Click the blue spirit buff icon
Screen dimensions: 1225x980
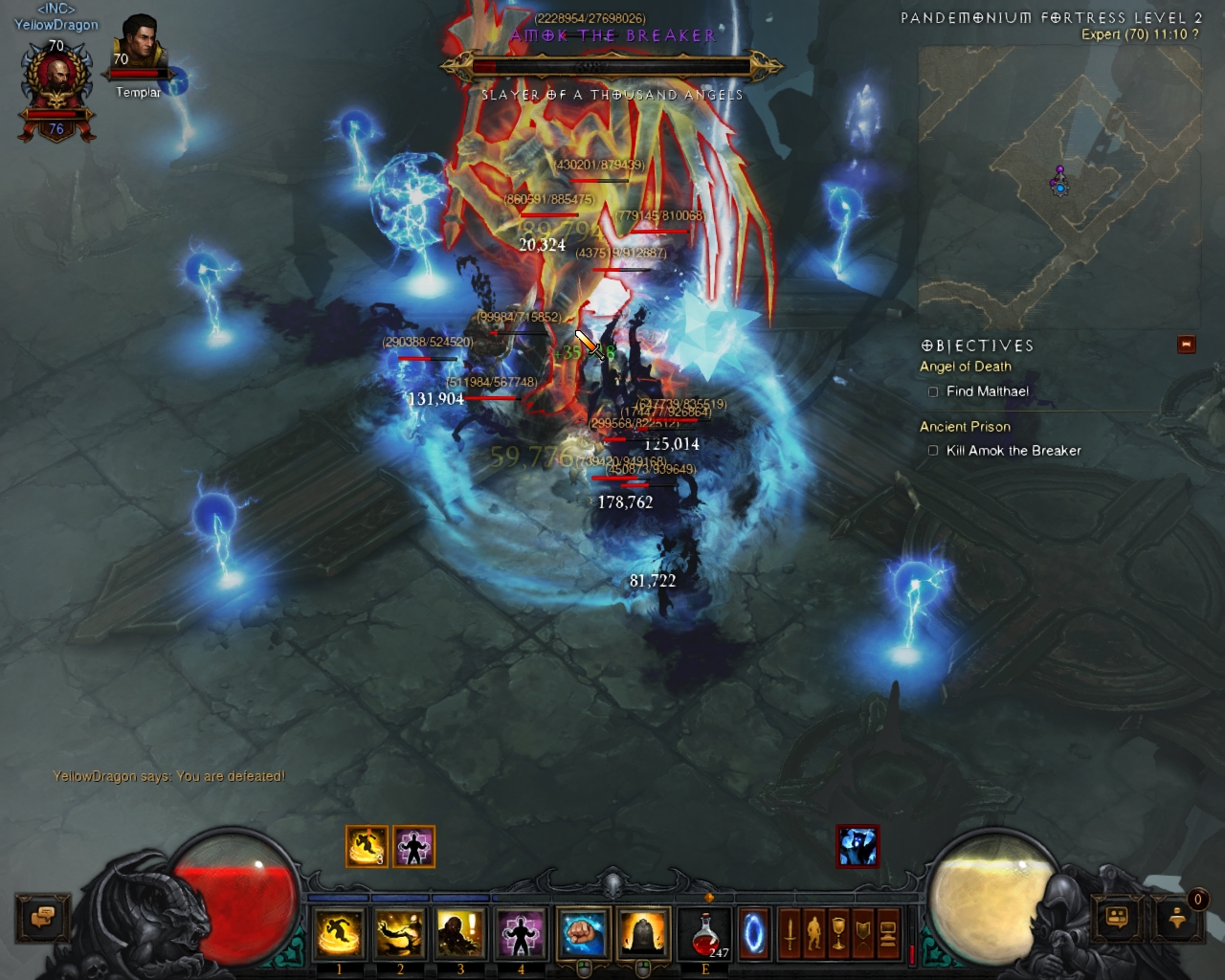point(857,847)
